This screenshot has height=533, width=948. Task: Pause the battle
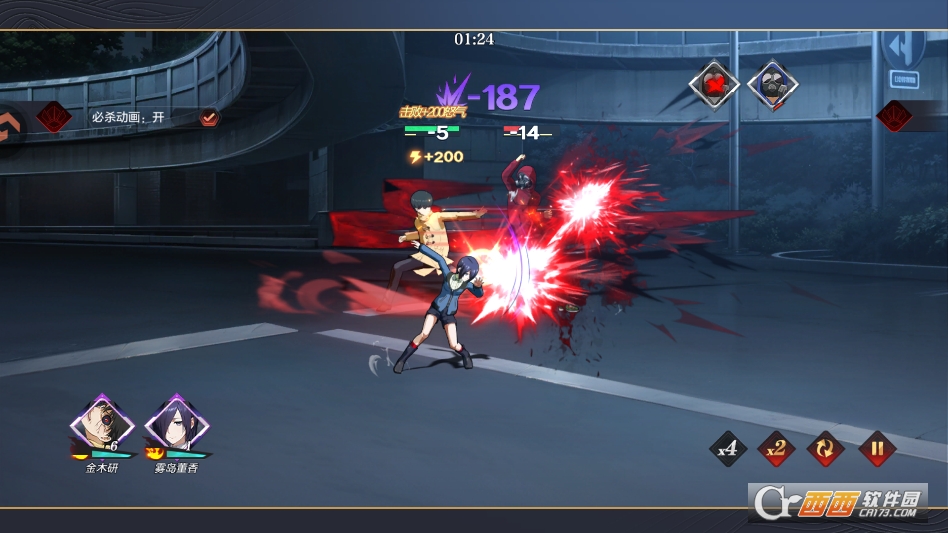[x=876, y=449]
